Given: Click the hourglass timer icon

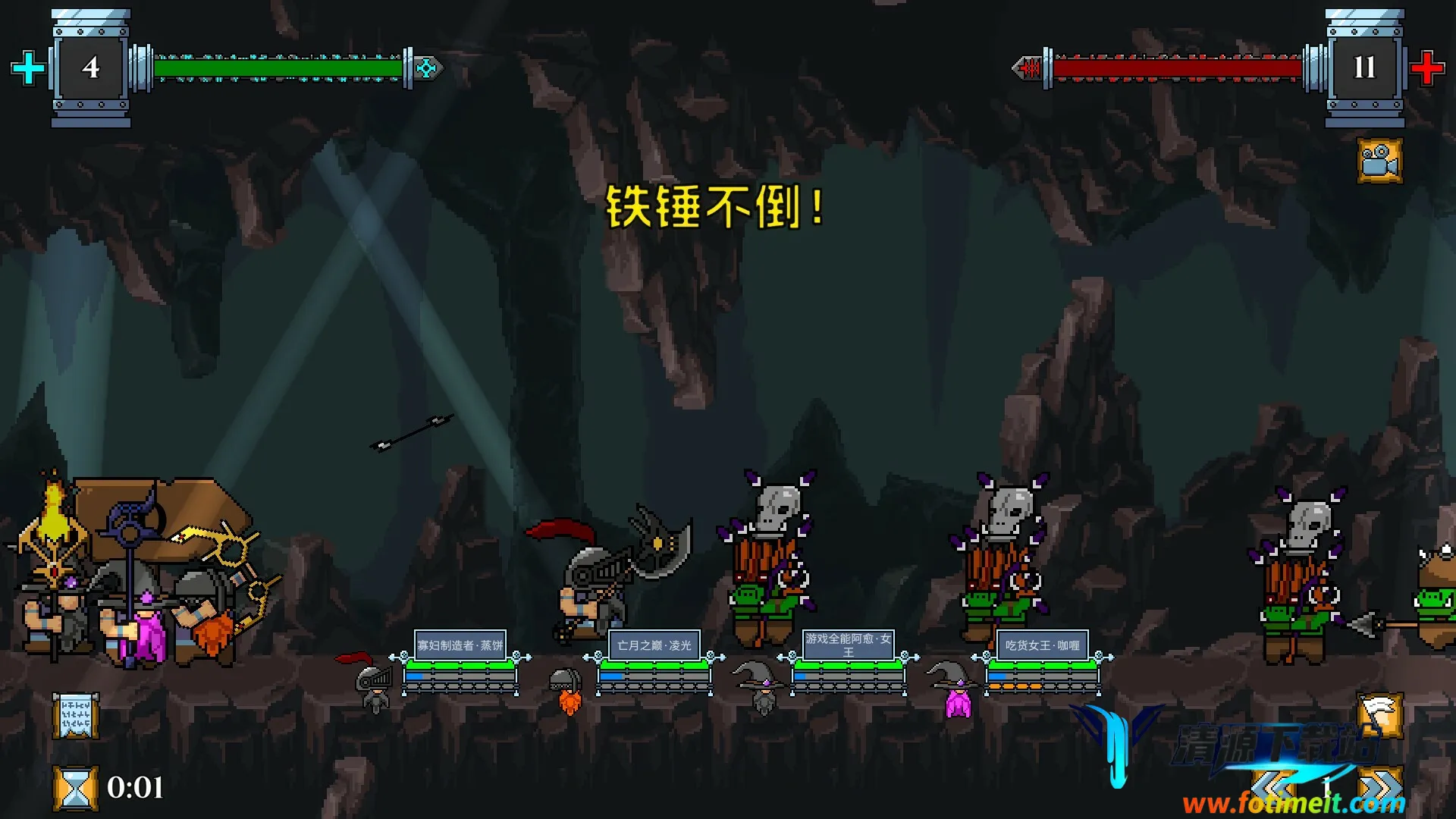Looking at the screenshot, I should point(75,788).
